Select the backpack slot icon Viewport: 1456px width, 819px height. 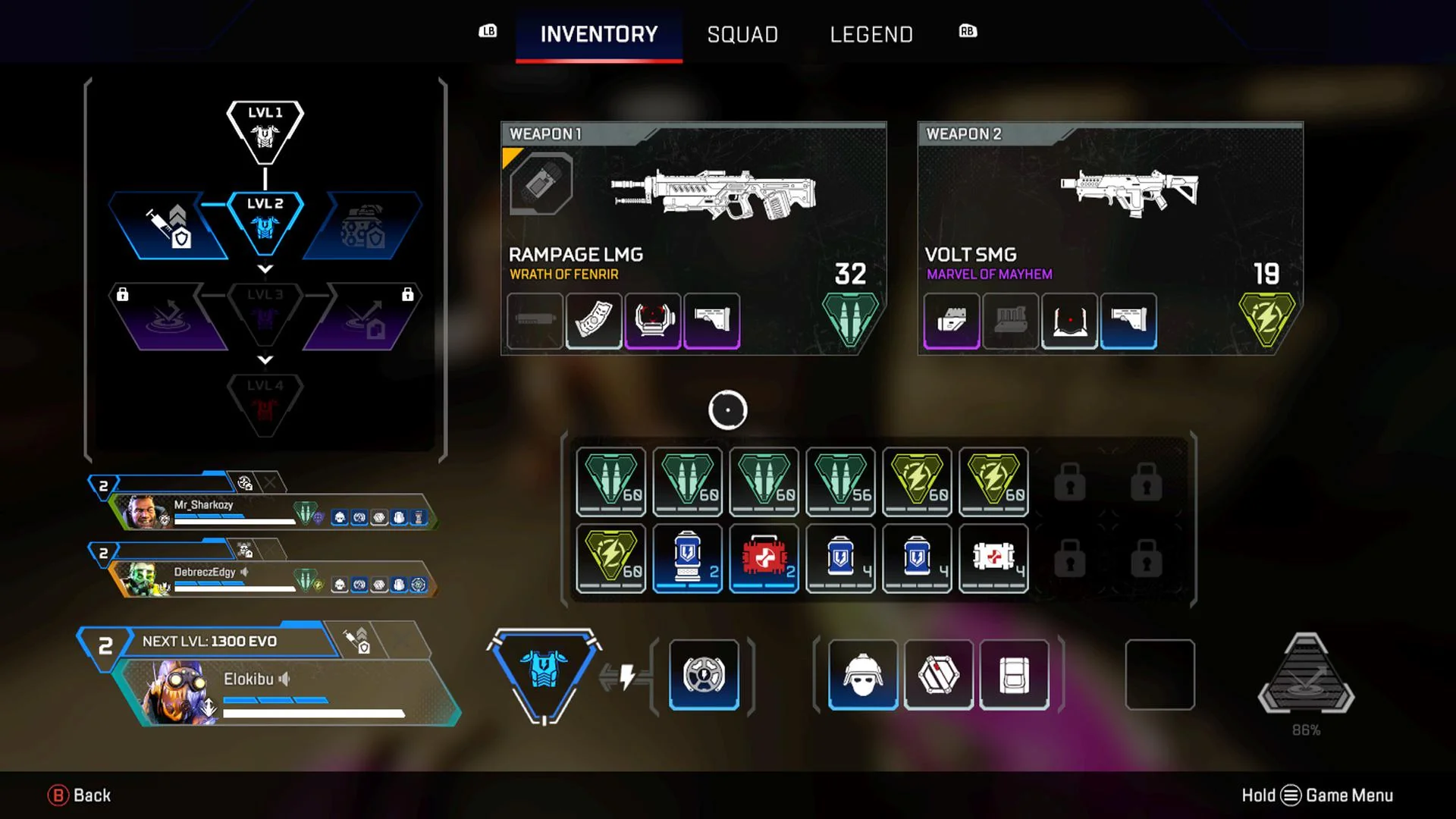tap(1014, 674)
